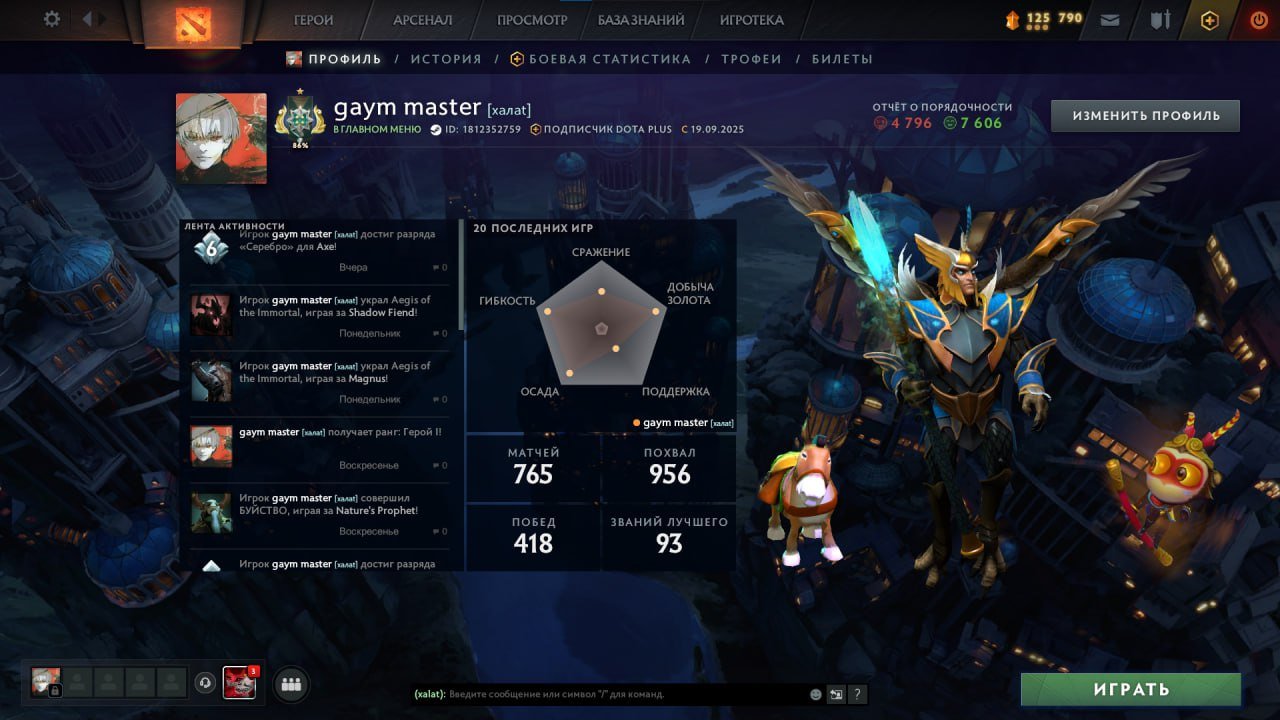The height and width of the screenshot is (720, 1280).
Task: Open the Игротека menu
Action: point(751,20)
